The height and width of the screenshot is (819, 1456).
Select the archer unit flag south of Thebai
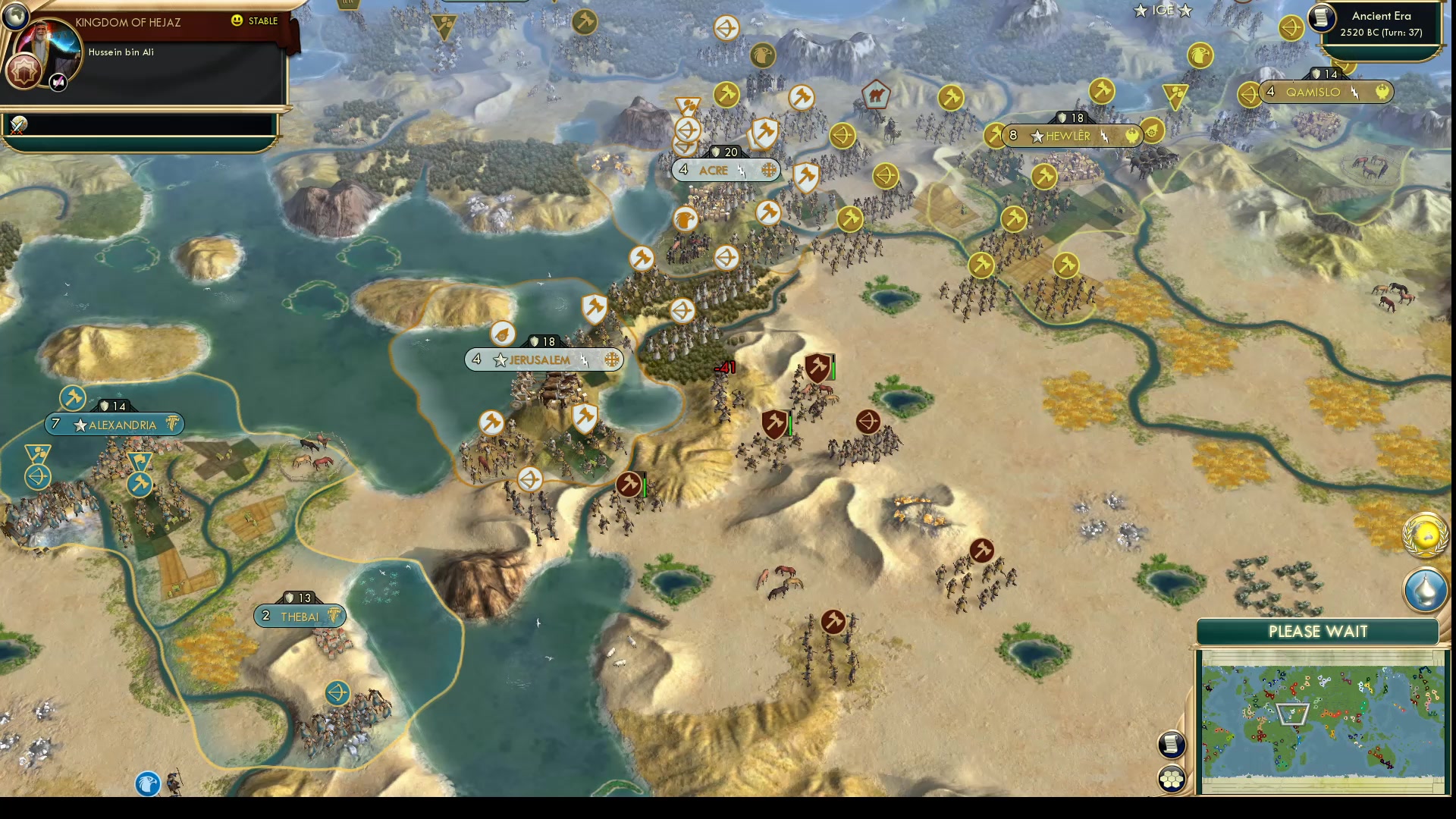pos(340,692)
